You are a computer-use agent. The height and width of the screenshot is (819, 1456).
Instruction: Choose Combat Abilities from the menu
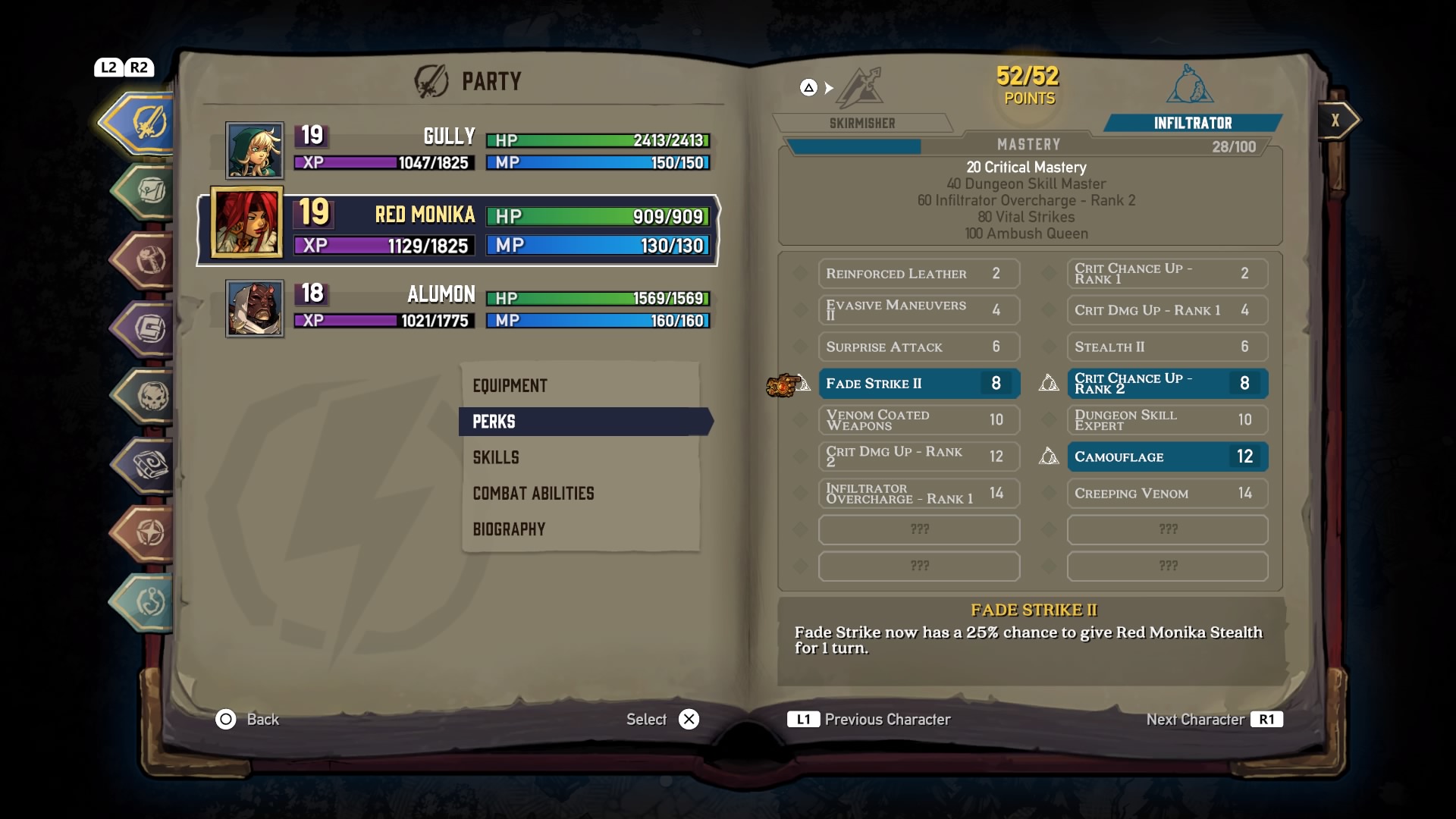pos(533,494)
